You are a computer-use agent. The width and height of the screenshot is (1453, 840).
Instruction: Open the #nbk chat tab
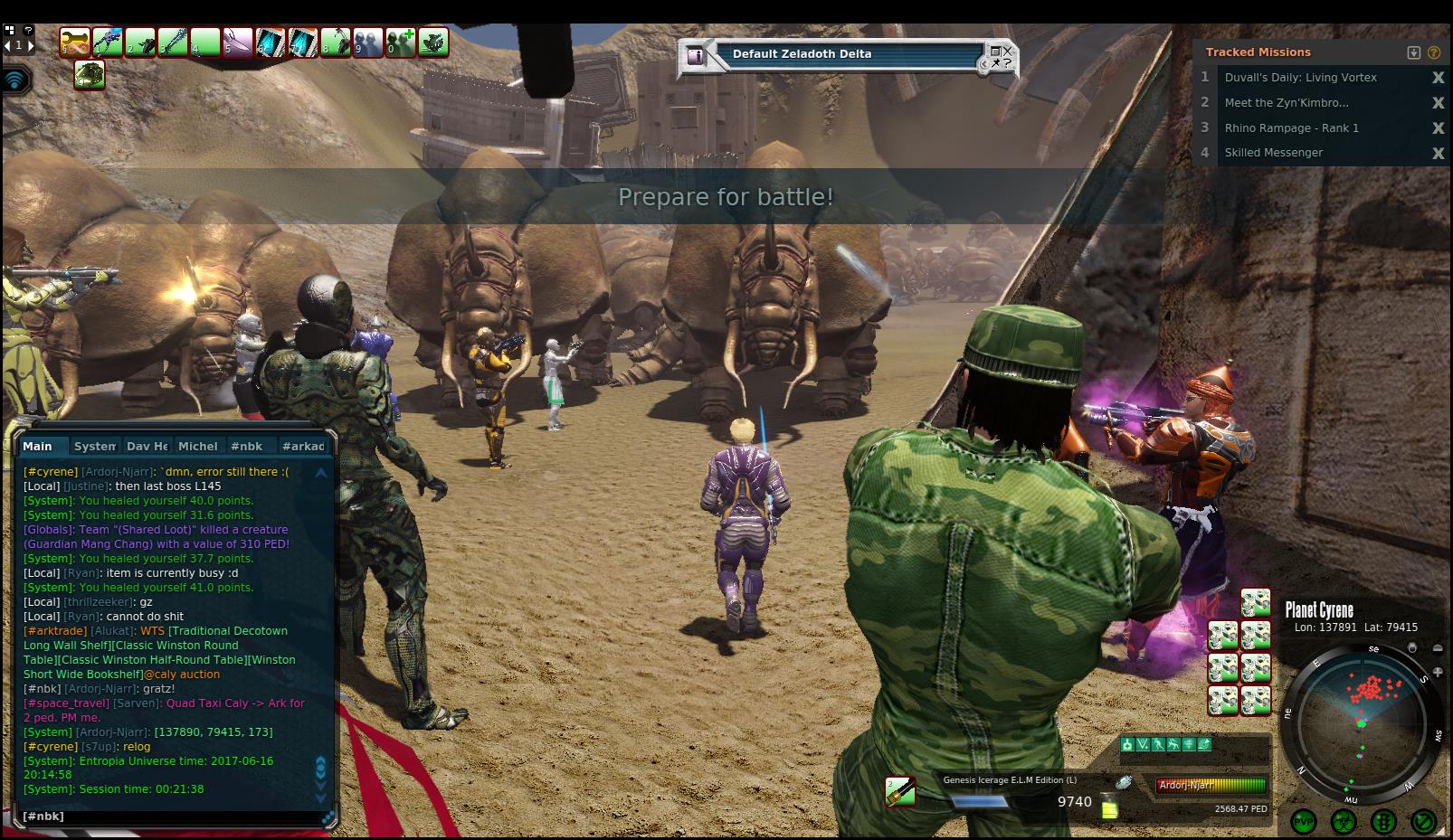pos(246,446)
